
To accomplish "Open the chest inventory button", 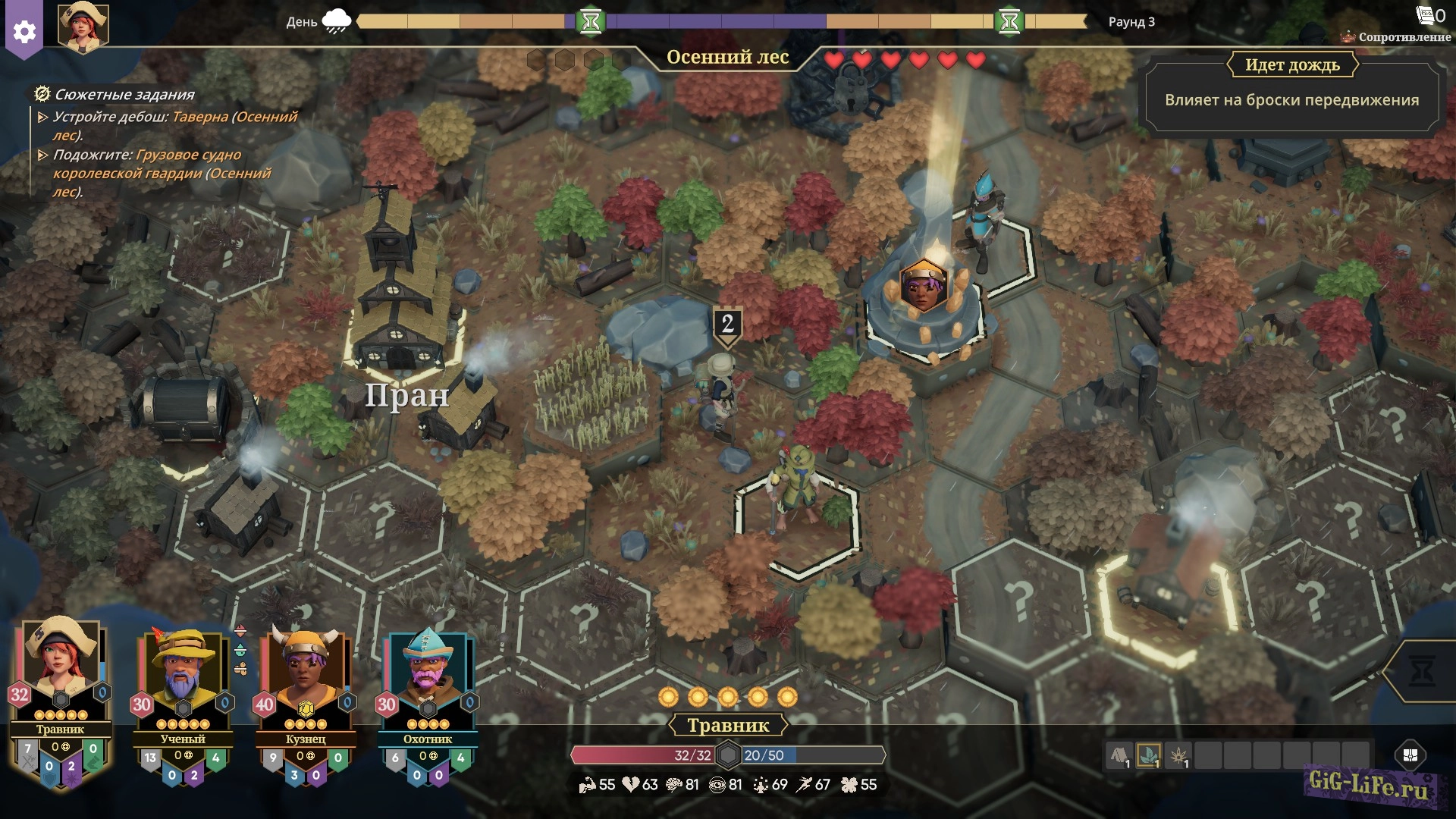I will [x=1410, y=755].
